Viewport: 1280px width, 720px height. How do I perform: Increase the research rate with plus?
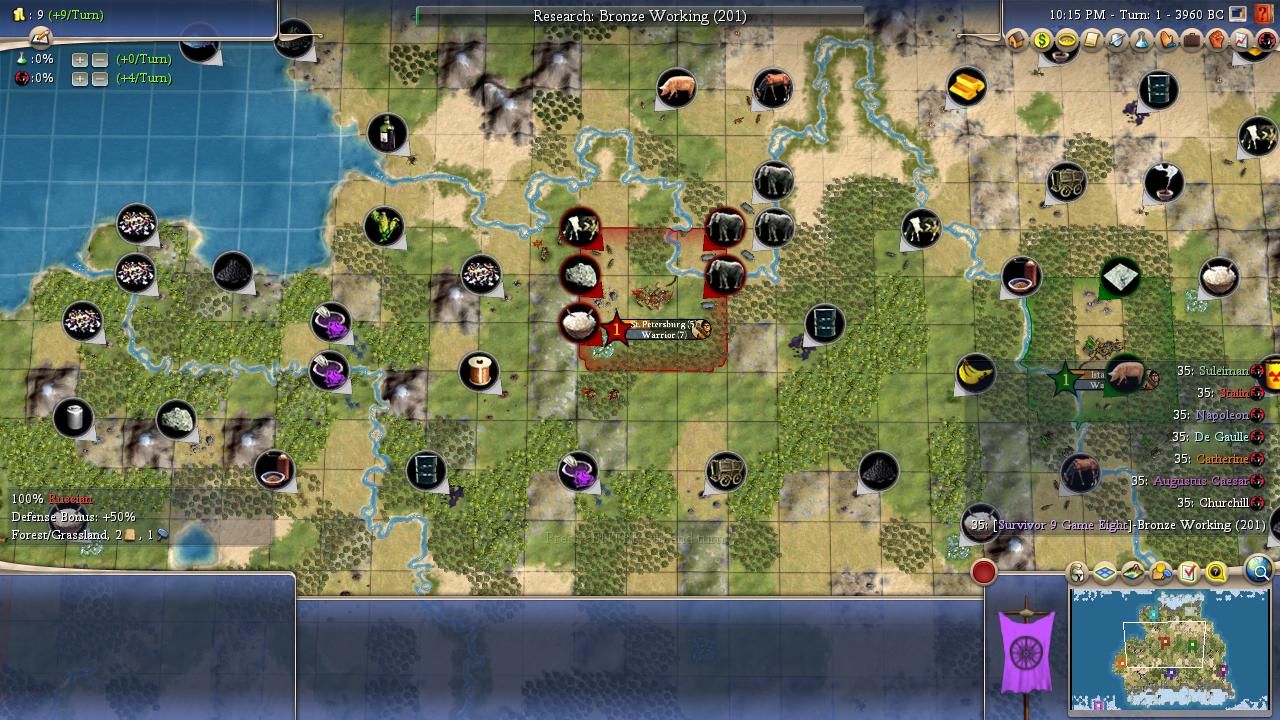[x=80, y=59]
